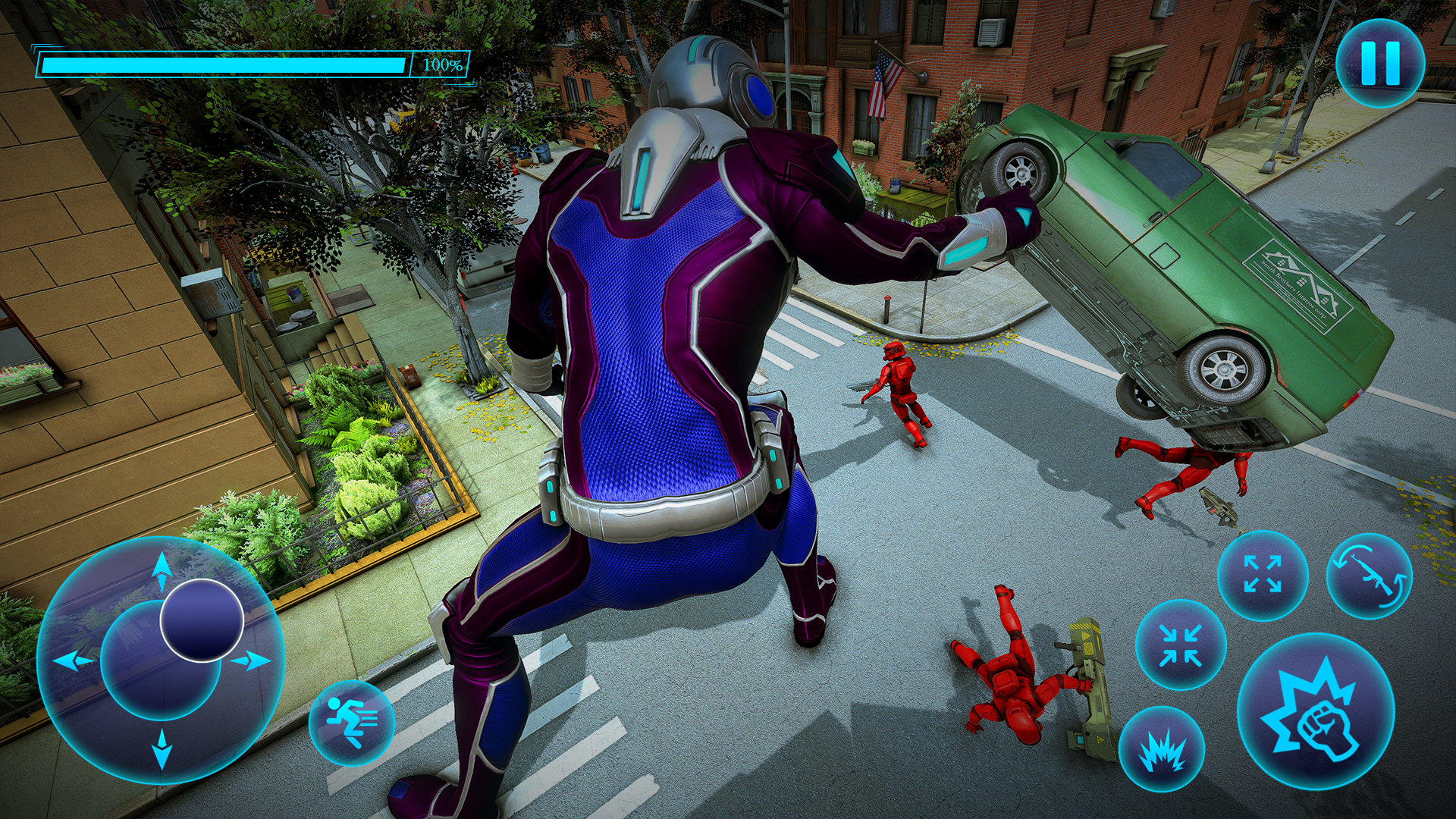Viewport: 1456px width, 819px height.
Task: Pause the game with the pause button
Action: (1379, 63)
